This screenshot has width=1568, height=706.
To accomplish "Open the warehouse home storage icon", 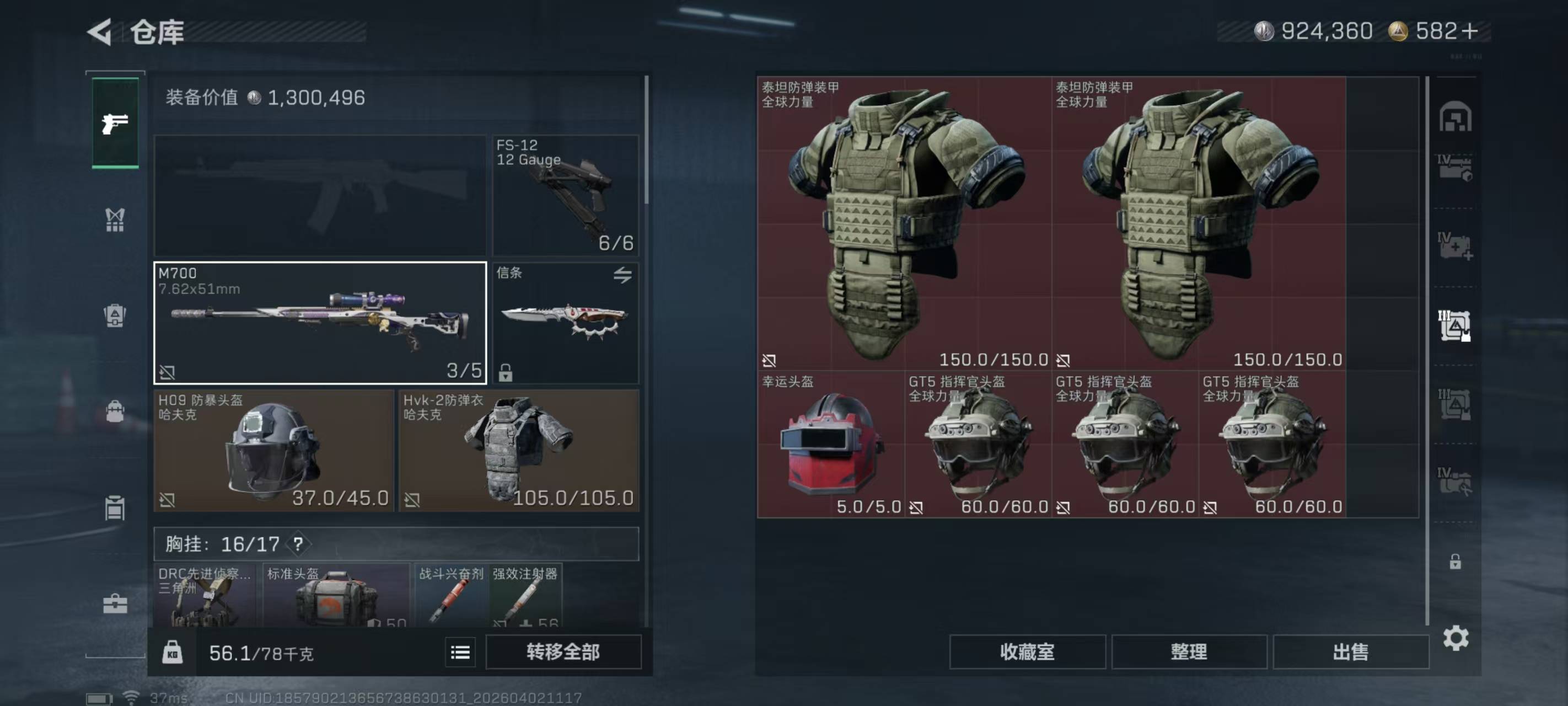I will click(x=1455, y=117).
